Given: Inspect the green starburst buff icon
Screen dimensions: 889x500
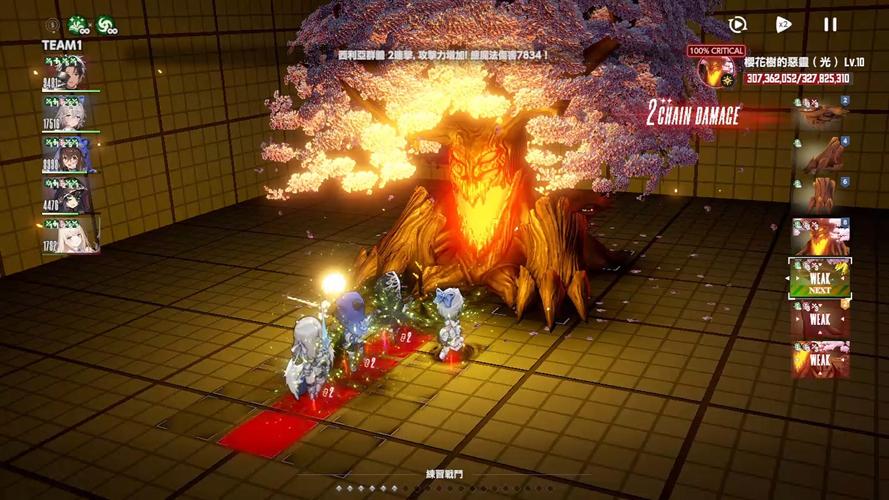Looking at the screenshot, I should coord(78,24).
